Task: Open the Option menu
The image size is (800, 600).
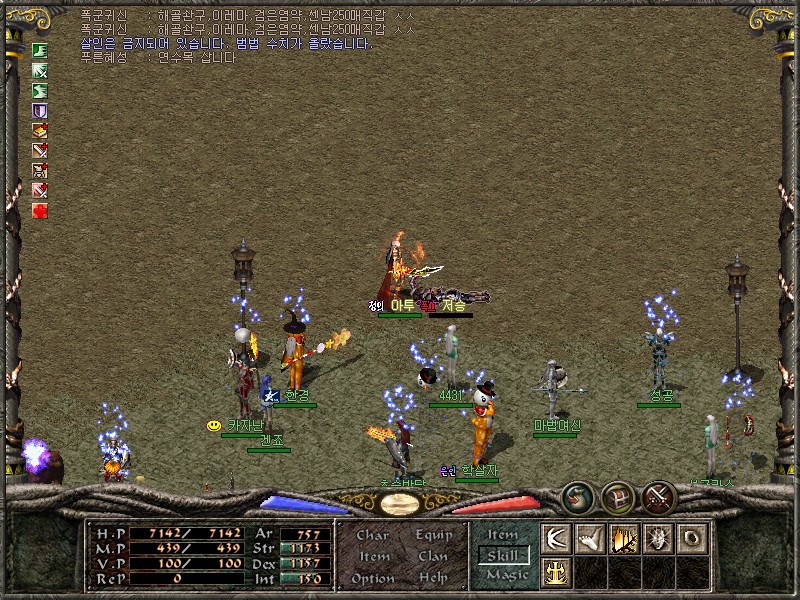Action: click(x=373, y=578)
